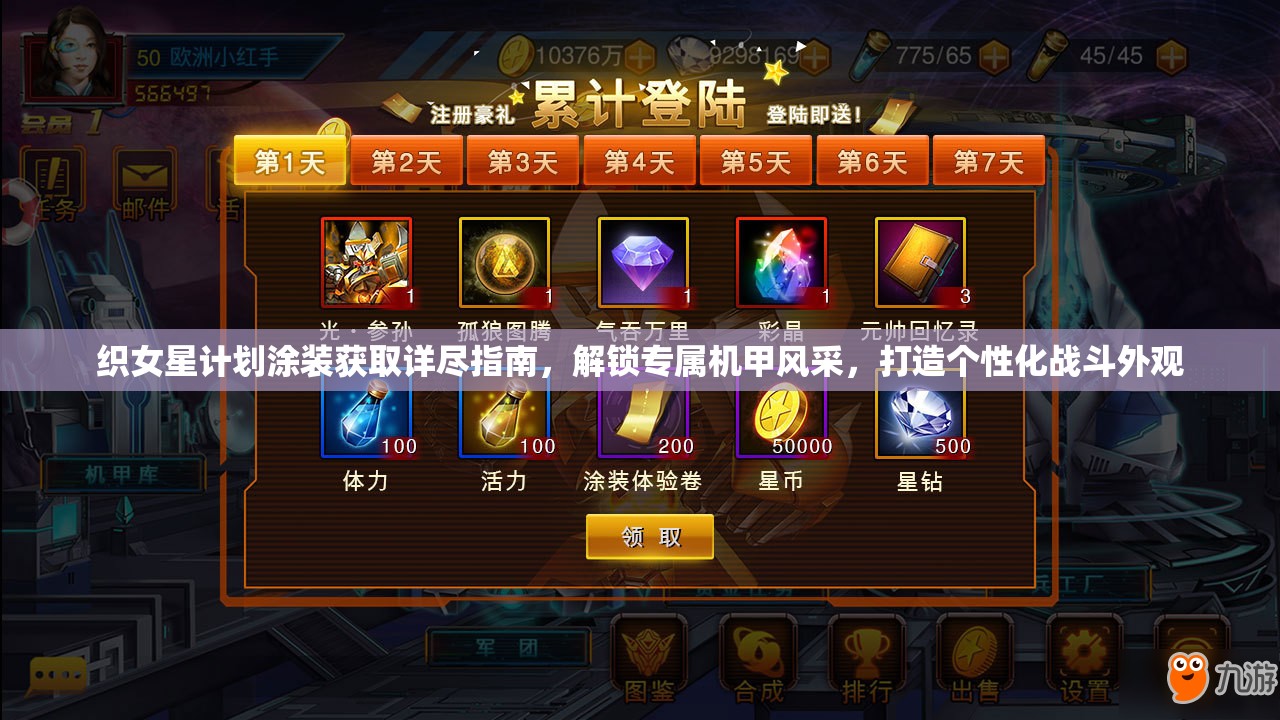Select the 第7天 tab
Screen dimensions: 1280x720
coord(990,159)
